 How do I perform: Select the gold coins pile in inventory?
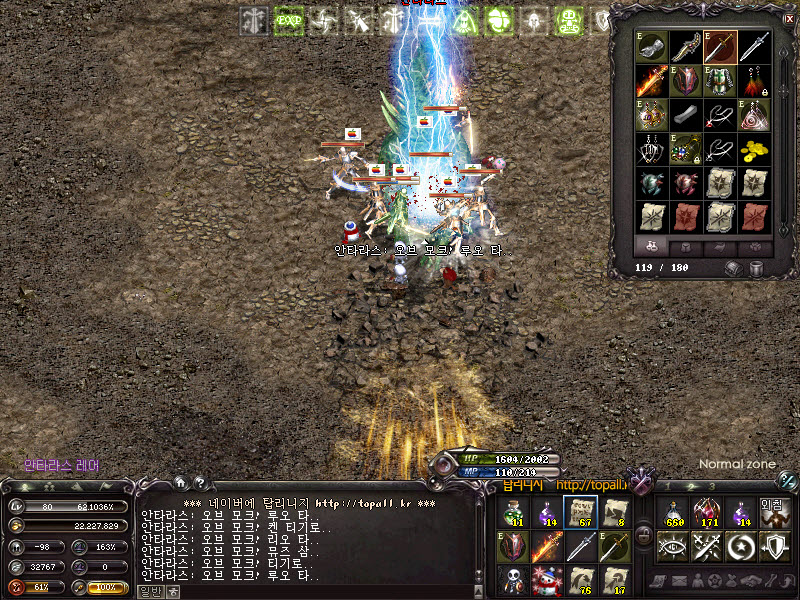click(x=754, y=149)
